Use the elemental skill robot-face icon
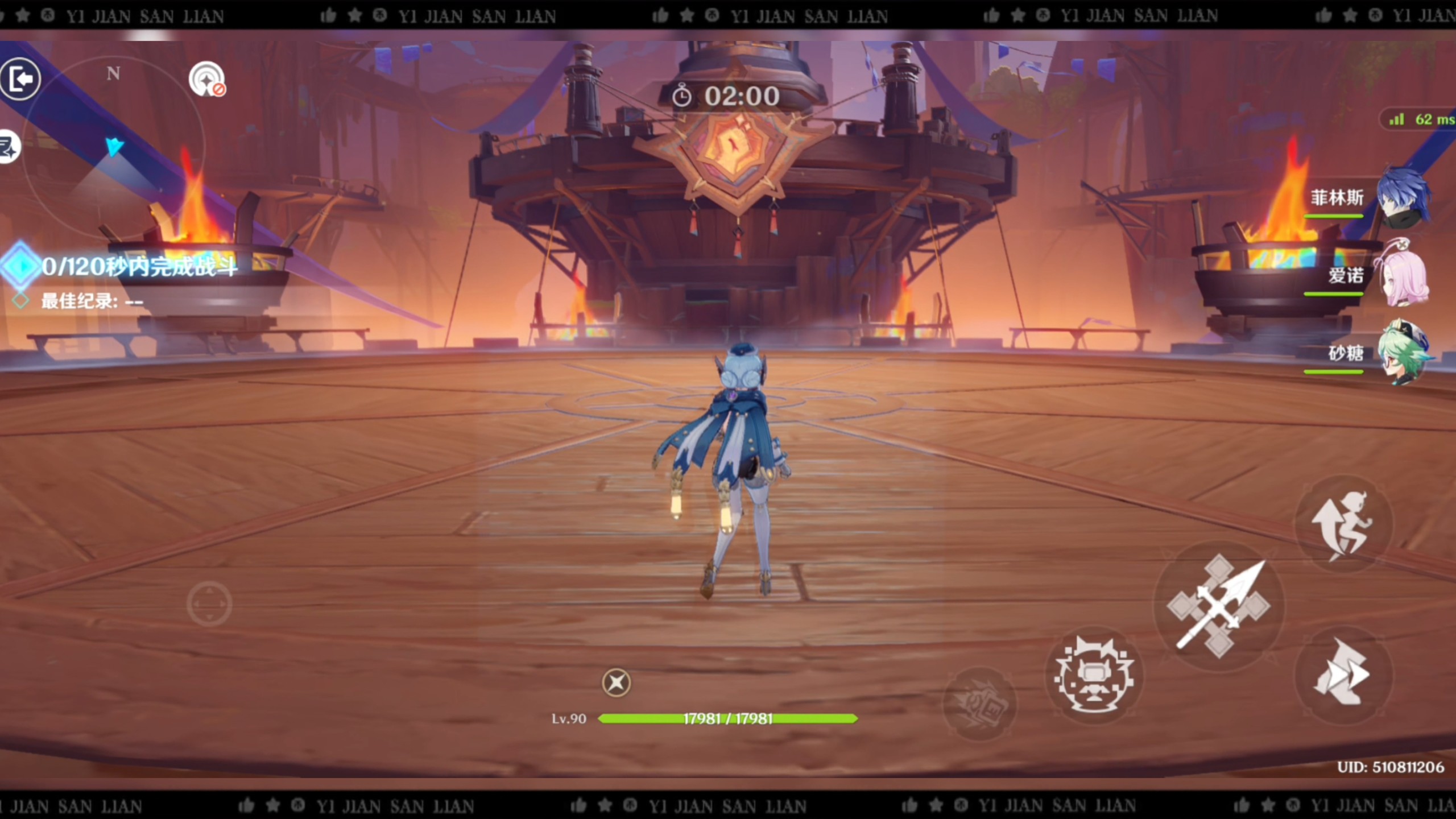 [1093, 676]
